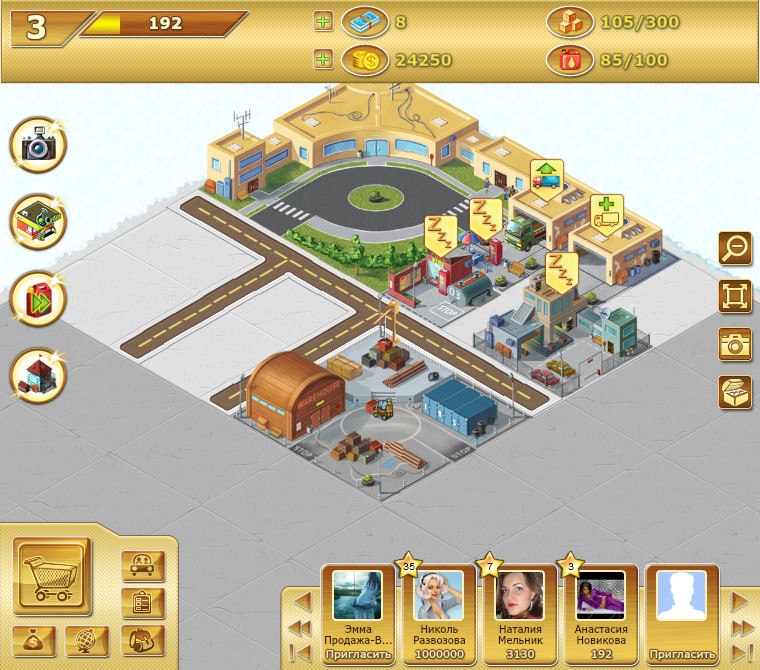Open the backpack inventory

click(x=142, y=640)
